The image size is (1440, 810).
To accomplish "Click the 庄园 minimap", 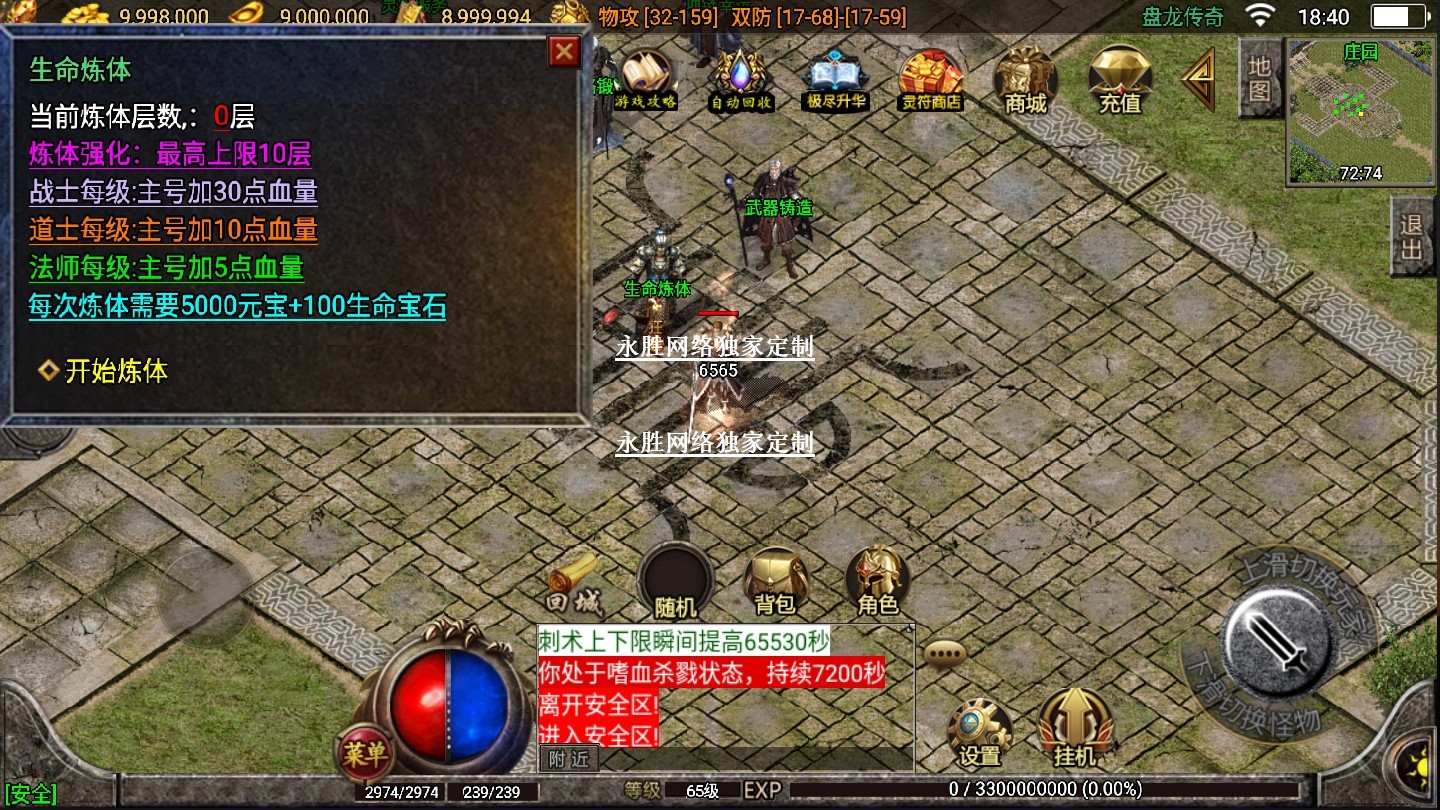I will click(1361, 112).
